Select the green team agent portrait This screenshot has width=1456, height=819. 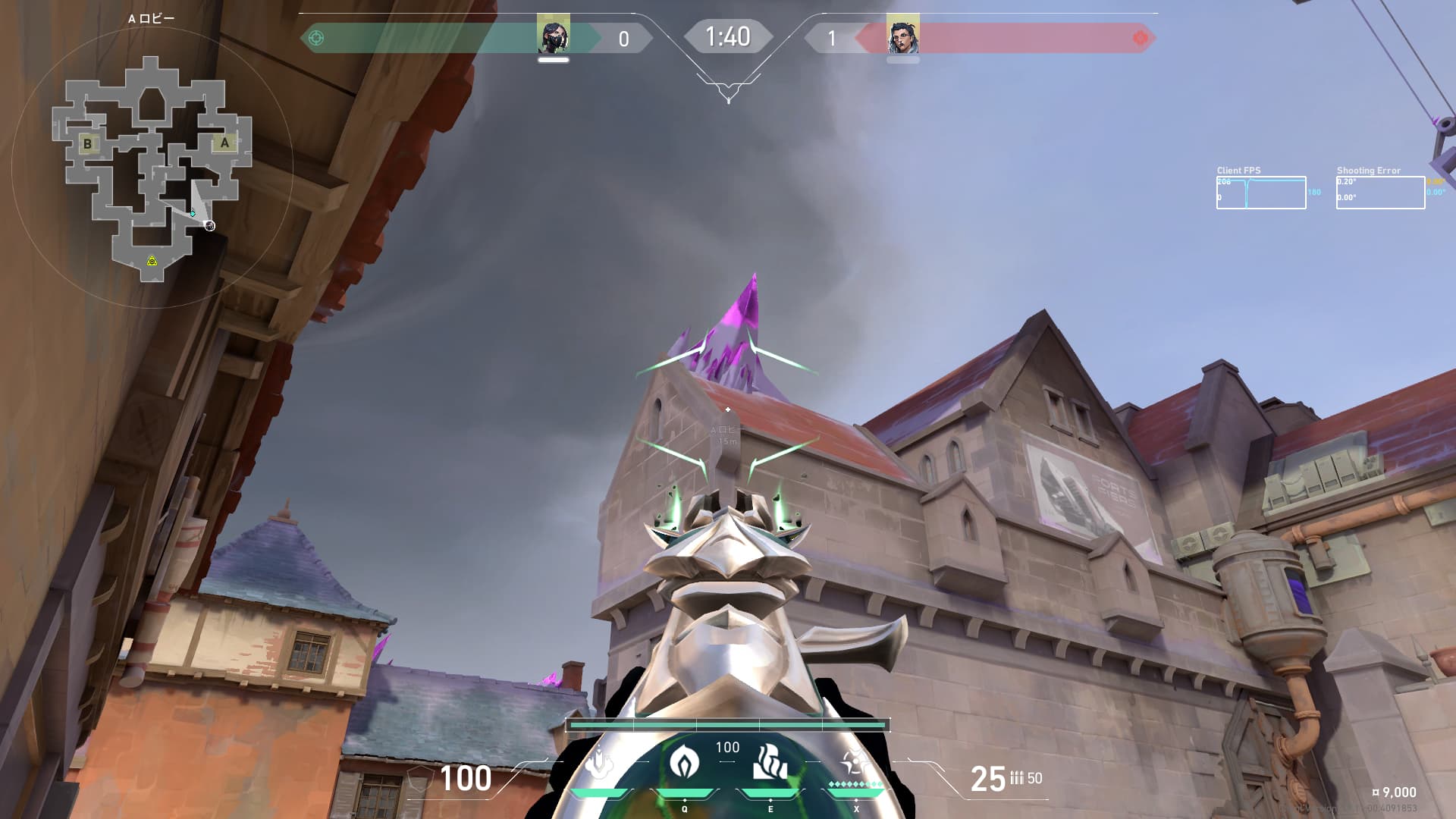pos(554,35)
